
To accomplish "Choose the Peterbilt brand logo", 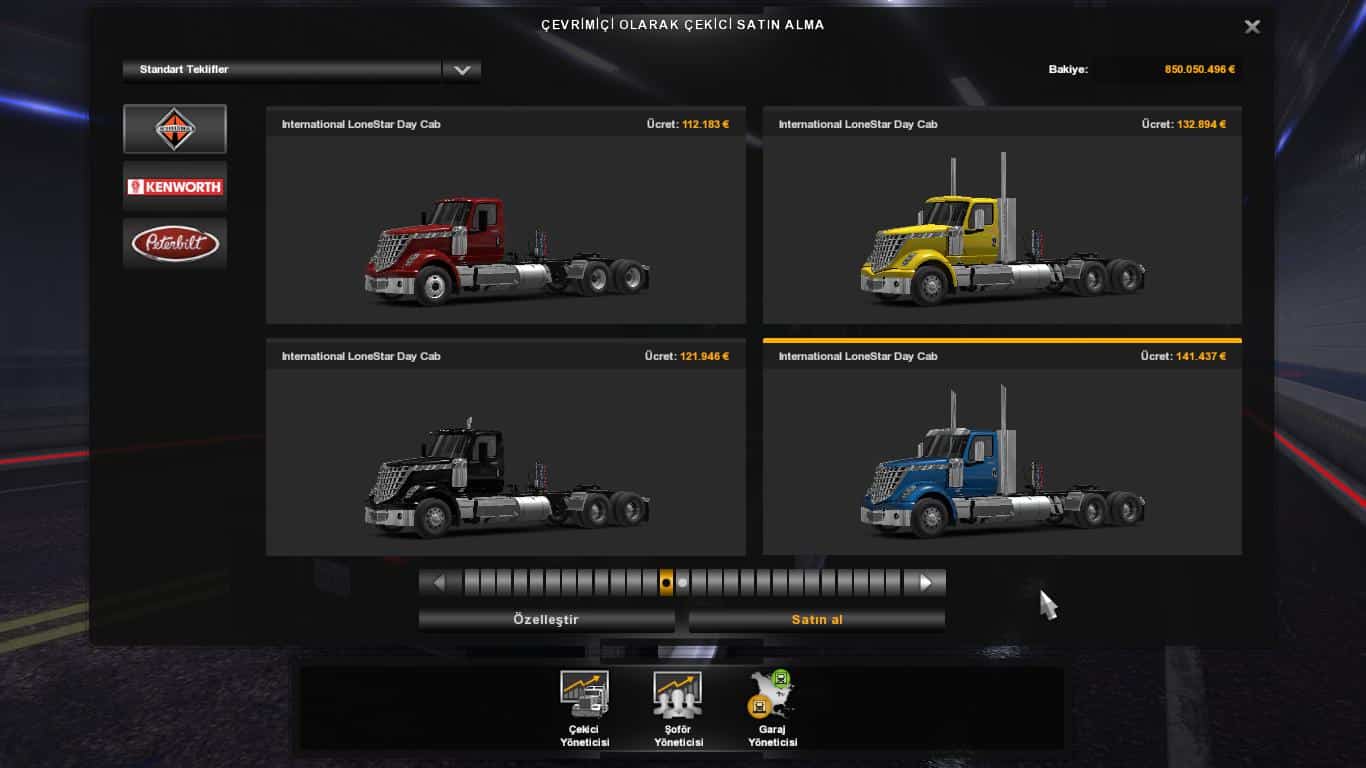I will pos(175,243).
